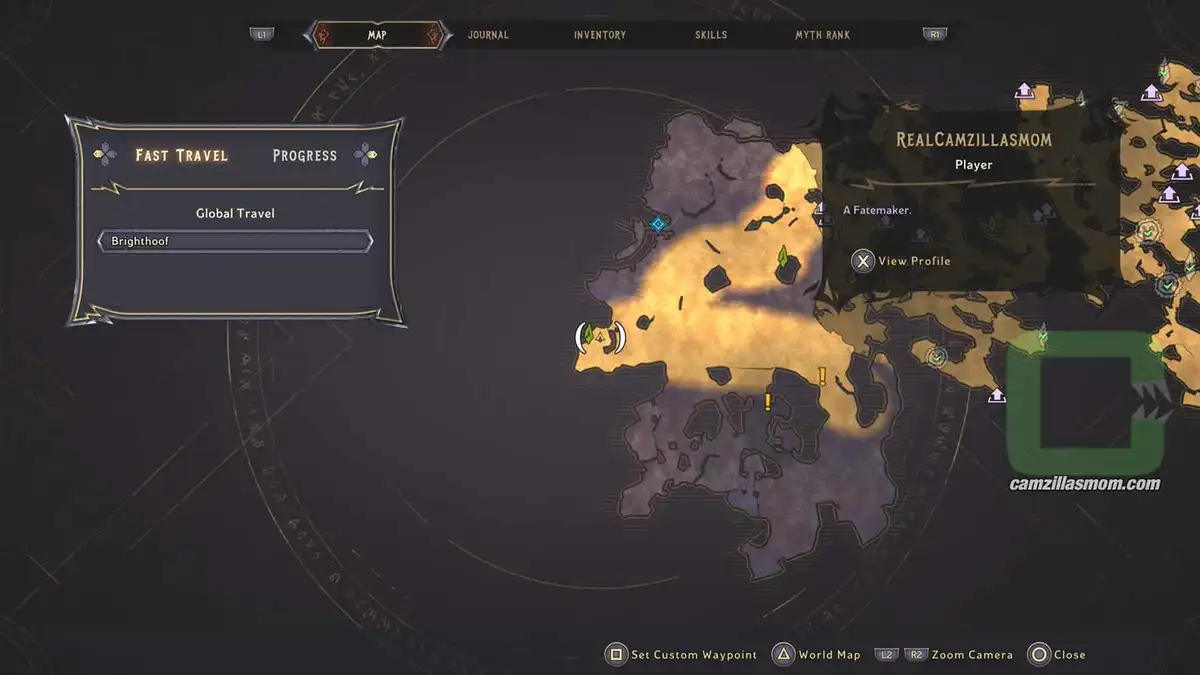Click the blue diamond map marker

tap(657, 224)
